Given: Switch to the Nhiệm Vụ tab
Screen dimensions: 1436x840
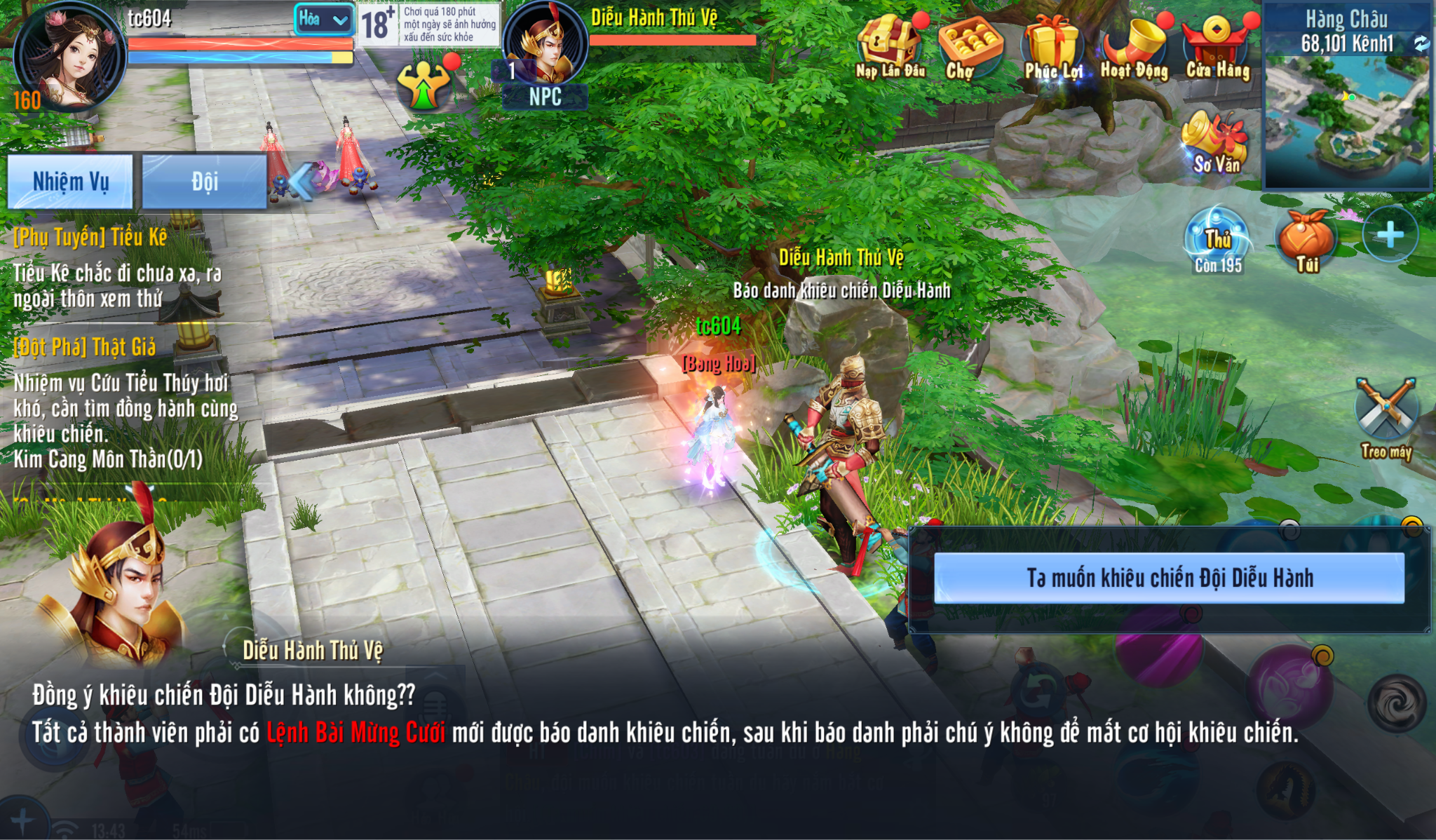Looking at the screenshot, I should pos(70,182).
